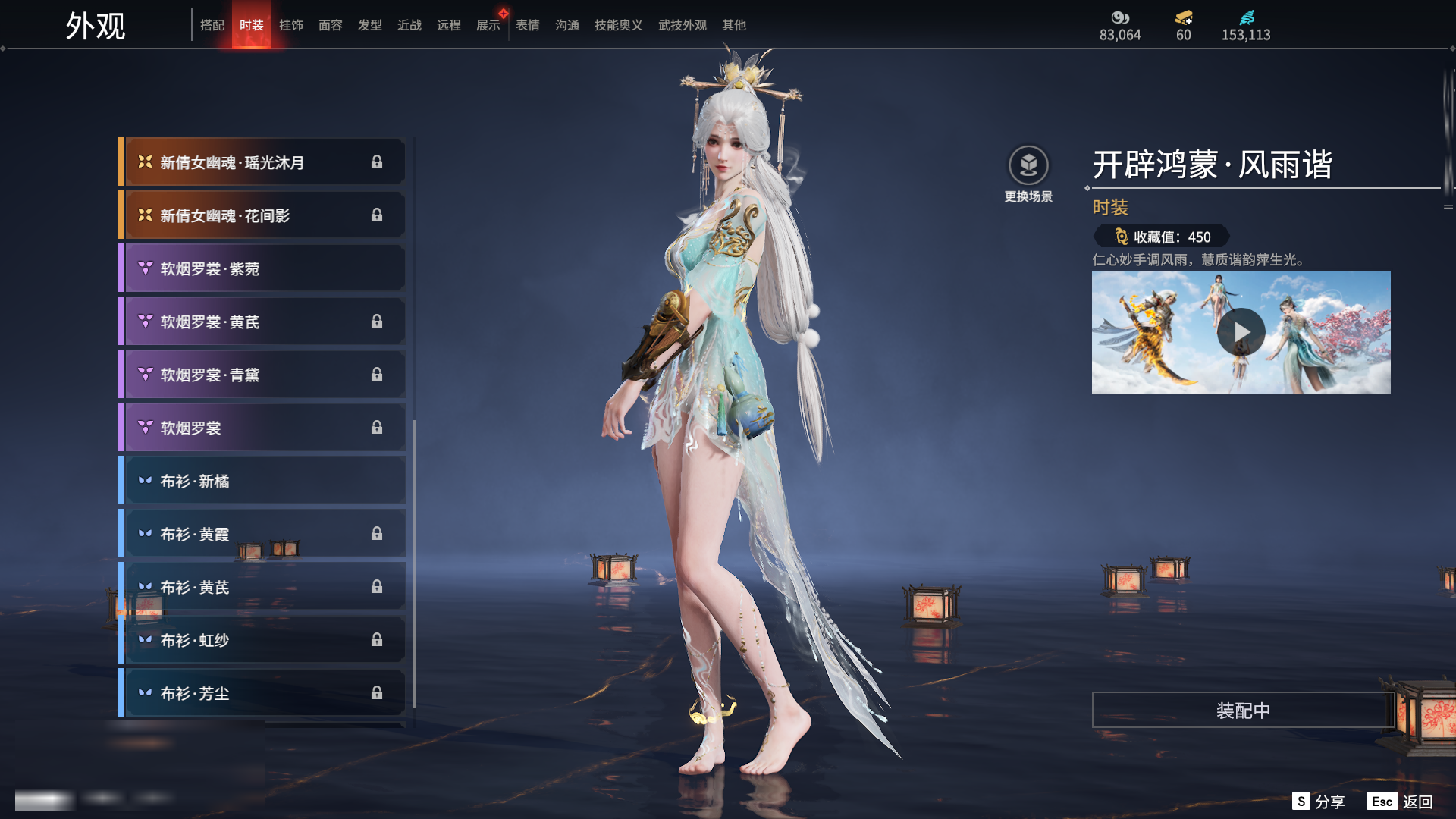1456x819 pixels.
Task: Open the 分享 share option
Action: tap(1319, 802)
